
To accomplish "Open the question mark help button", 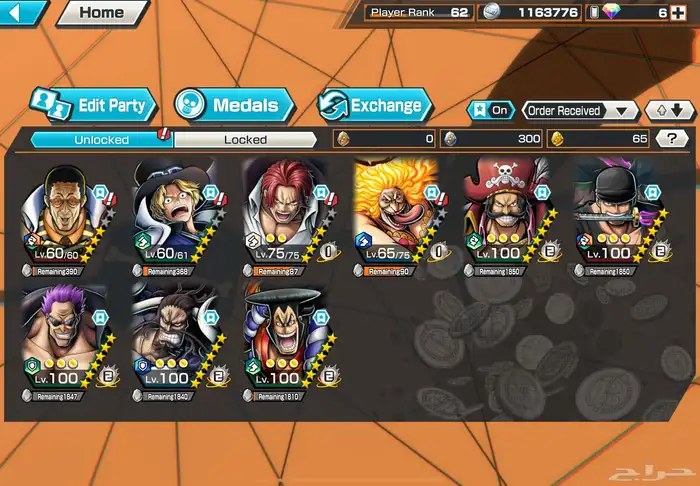I will point(671,139).
